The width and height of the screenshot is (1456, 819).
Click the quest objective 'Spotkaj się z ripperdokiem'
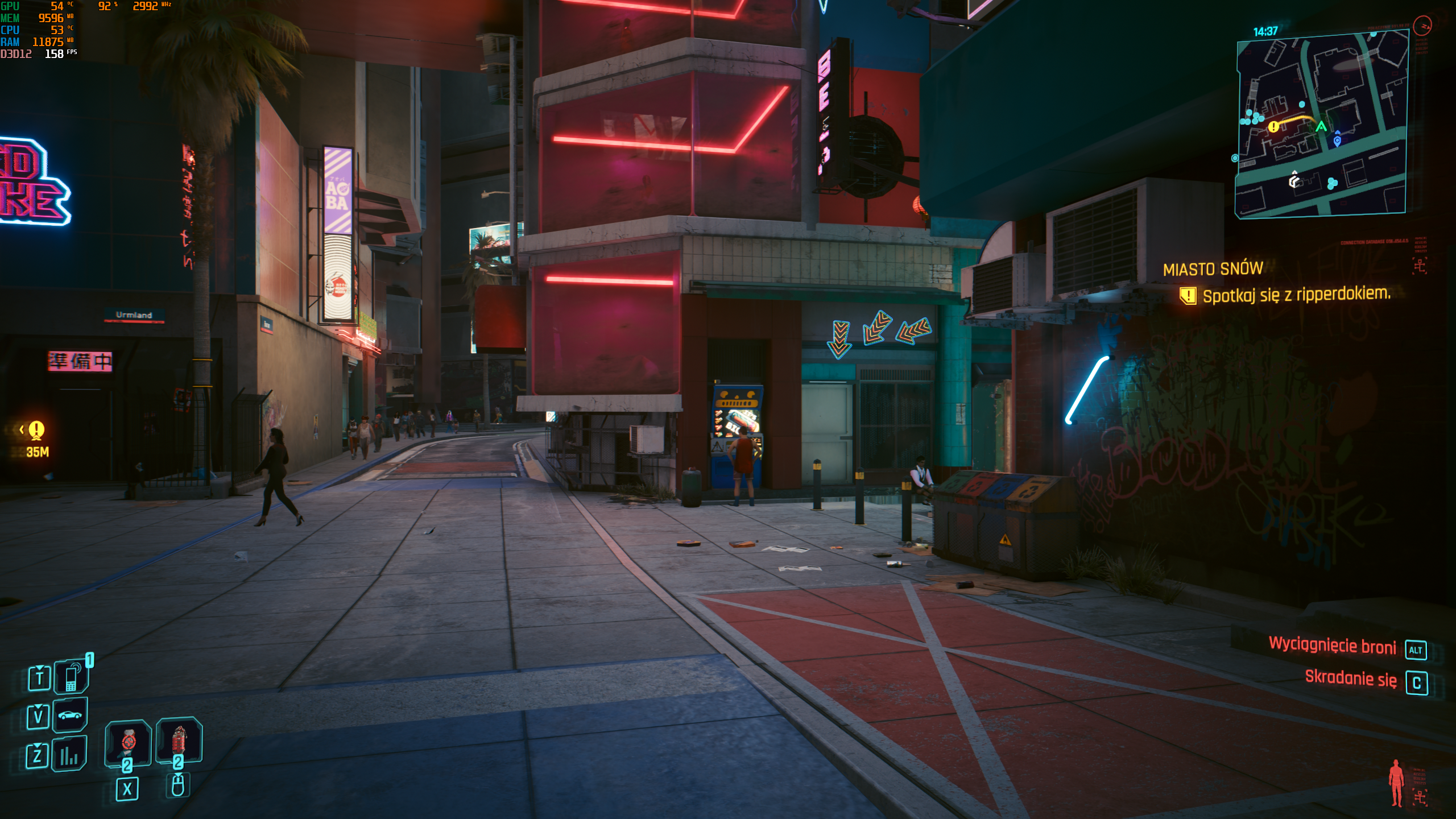pyautogui.click(x=1296, y=295)
